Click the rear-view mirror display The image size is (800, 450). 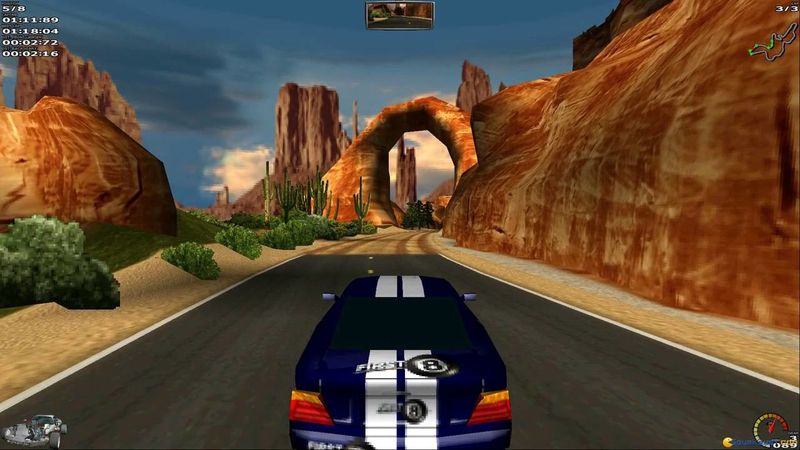tap(399, 15)
